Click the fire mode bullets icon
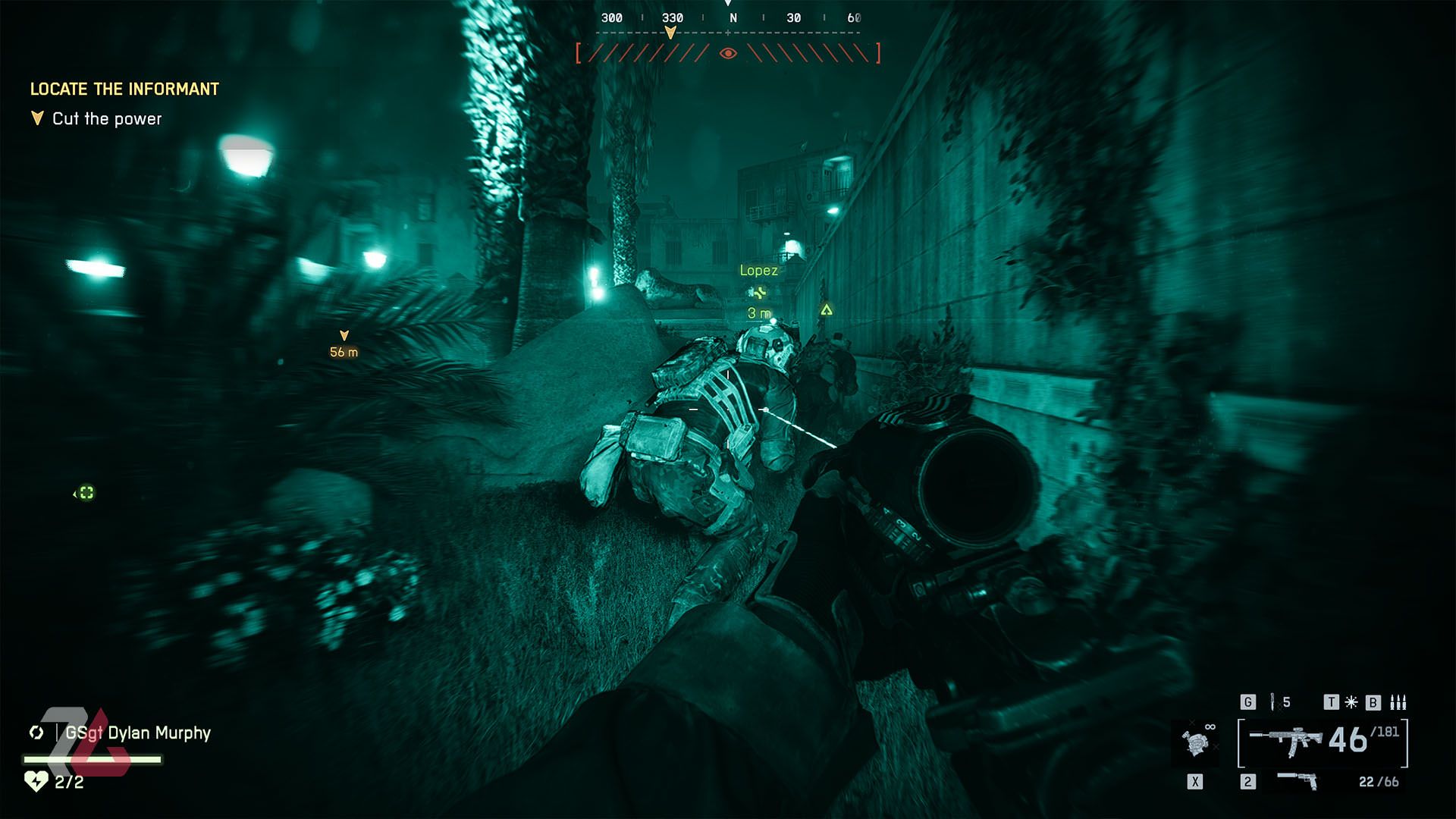 click(x=1398, y=702)
